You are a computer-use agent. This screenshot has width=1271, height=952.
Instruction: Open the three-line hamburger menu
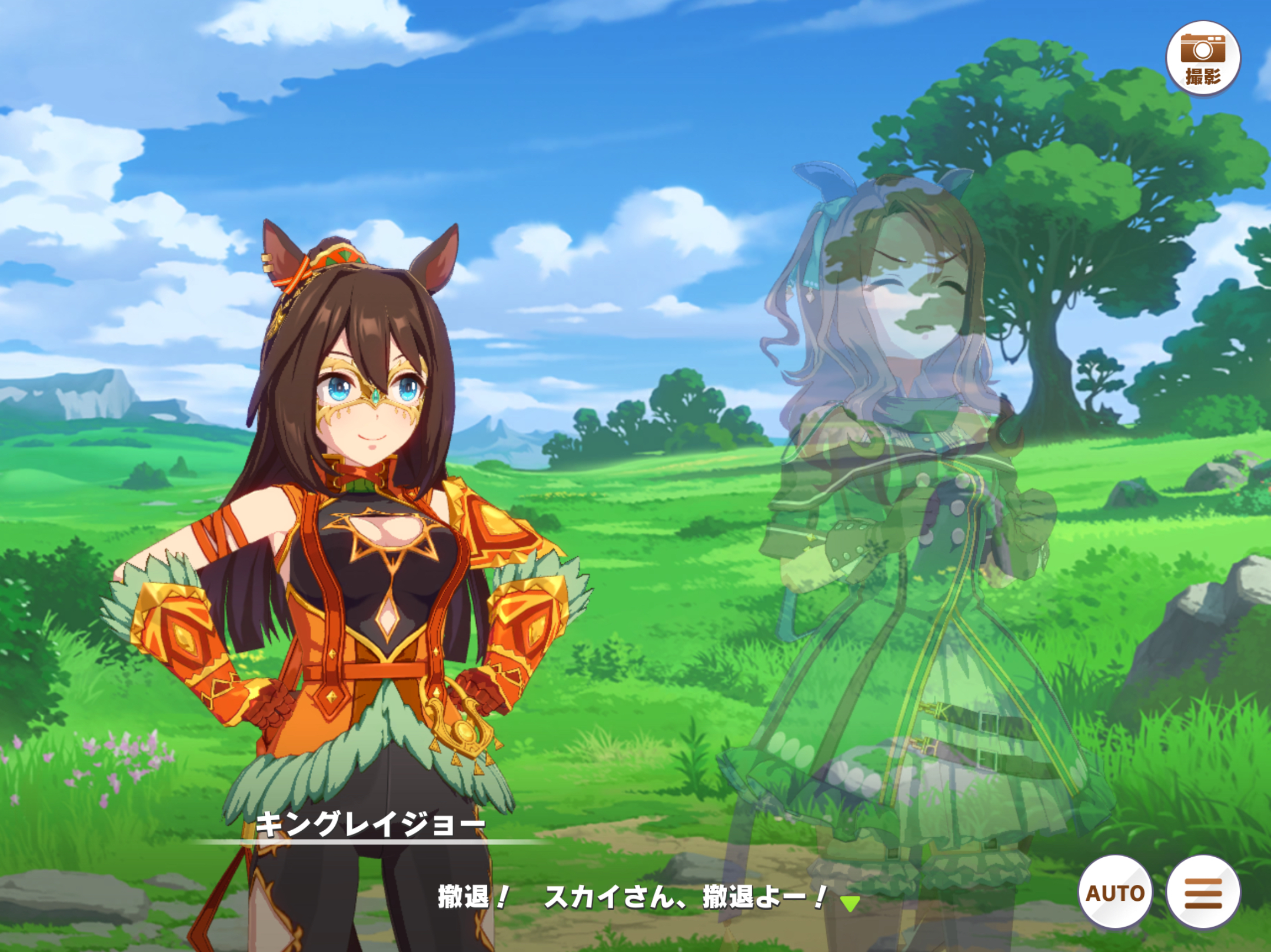tap(1203, 893)
